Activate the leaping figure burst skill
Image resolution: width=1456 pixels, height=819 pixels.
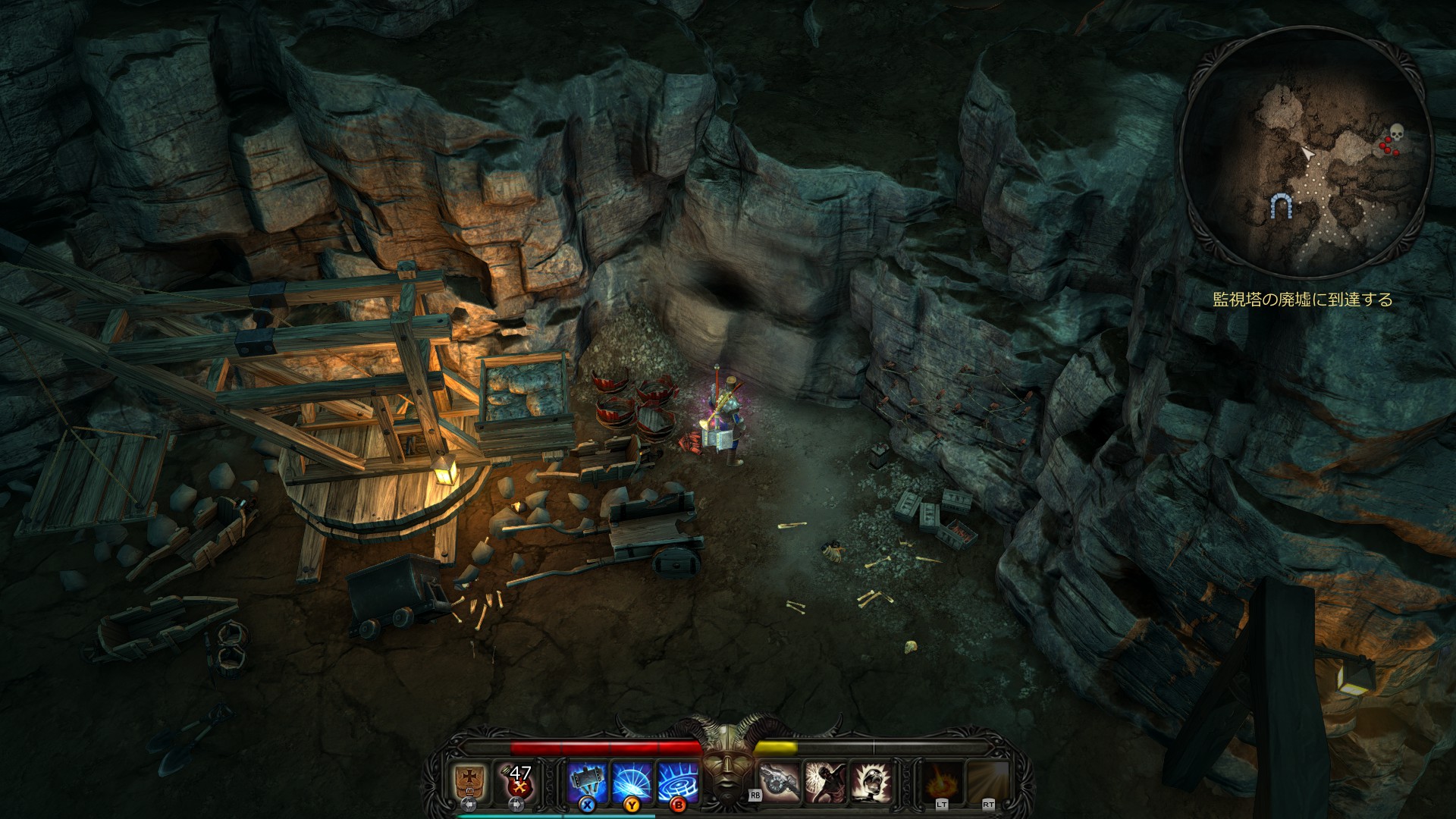[826, 781]
